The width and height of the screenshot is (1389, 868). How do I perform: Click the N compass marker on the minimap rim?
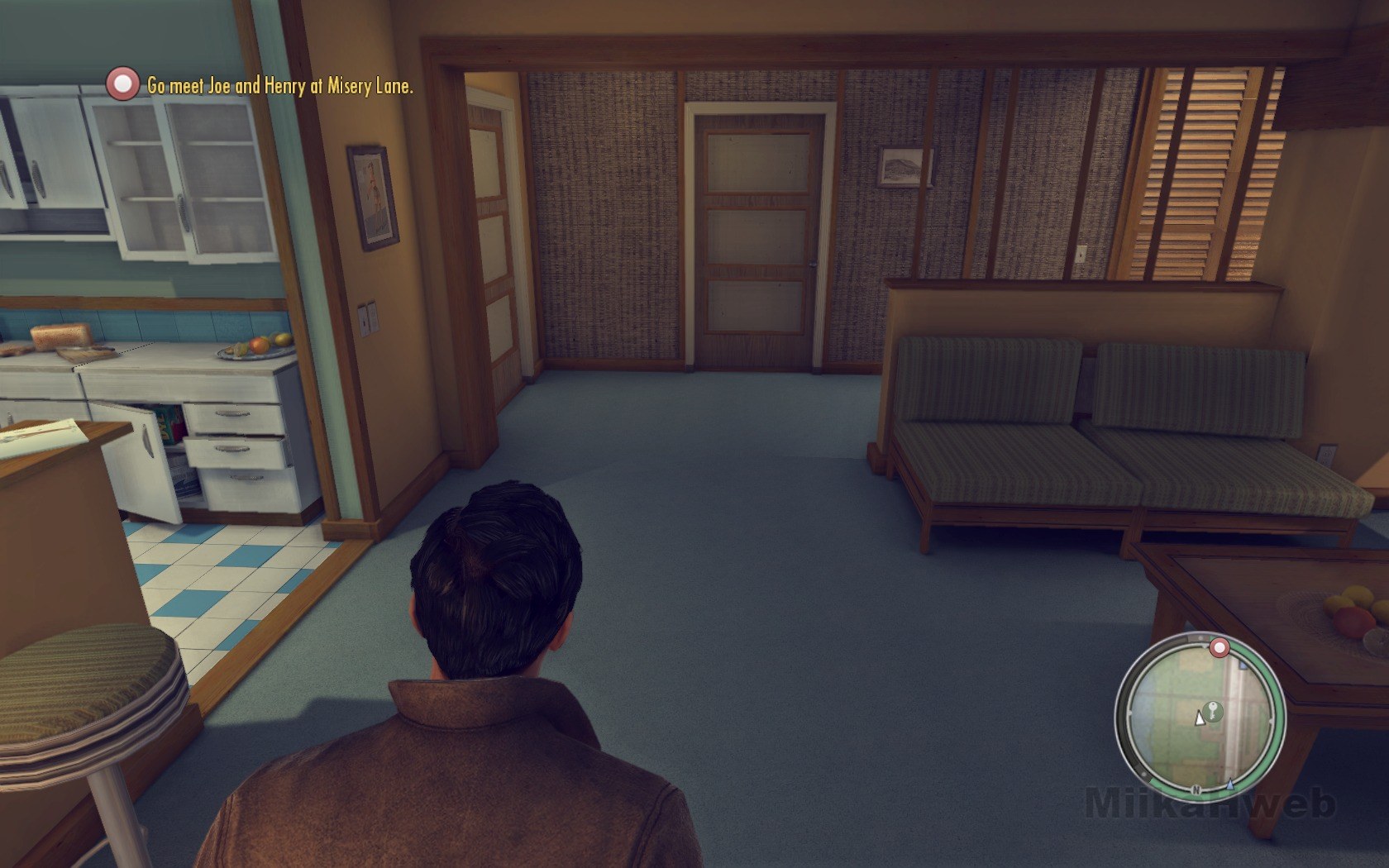pos(1196,789)
